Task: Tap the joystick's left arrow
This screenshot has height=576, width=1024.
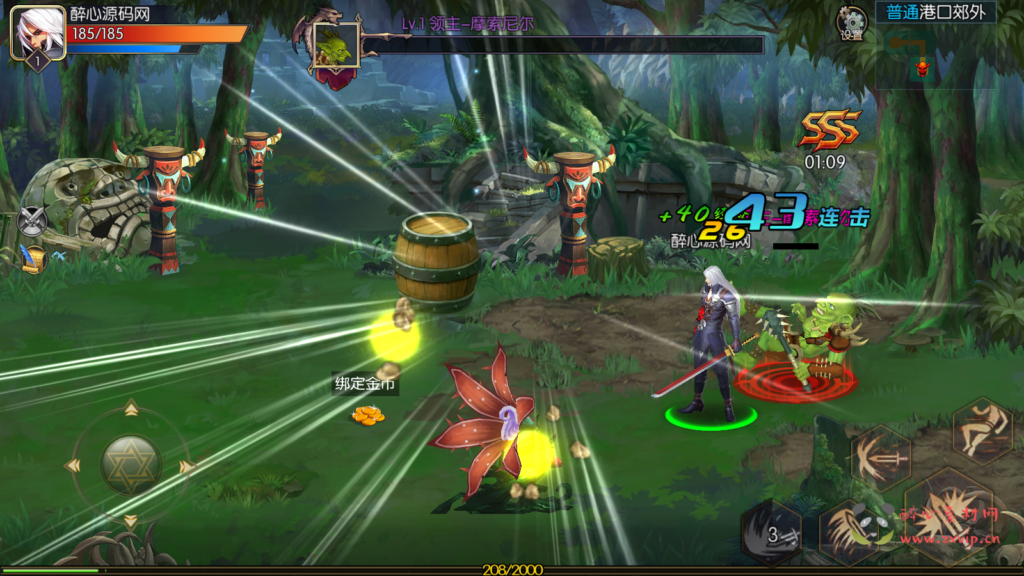Action: pos(72,466)
